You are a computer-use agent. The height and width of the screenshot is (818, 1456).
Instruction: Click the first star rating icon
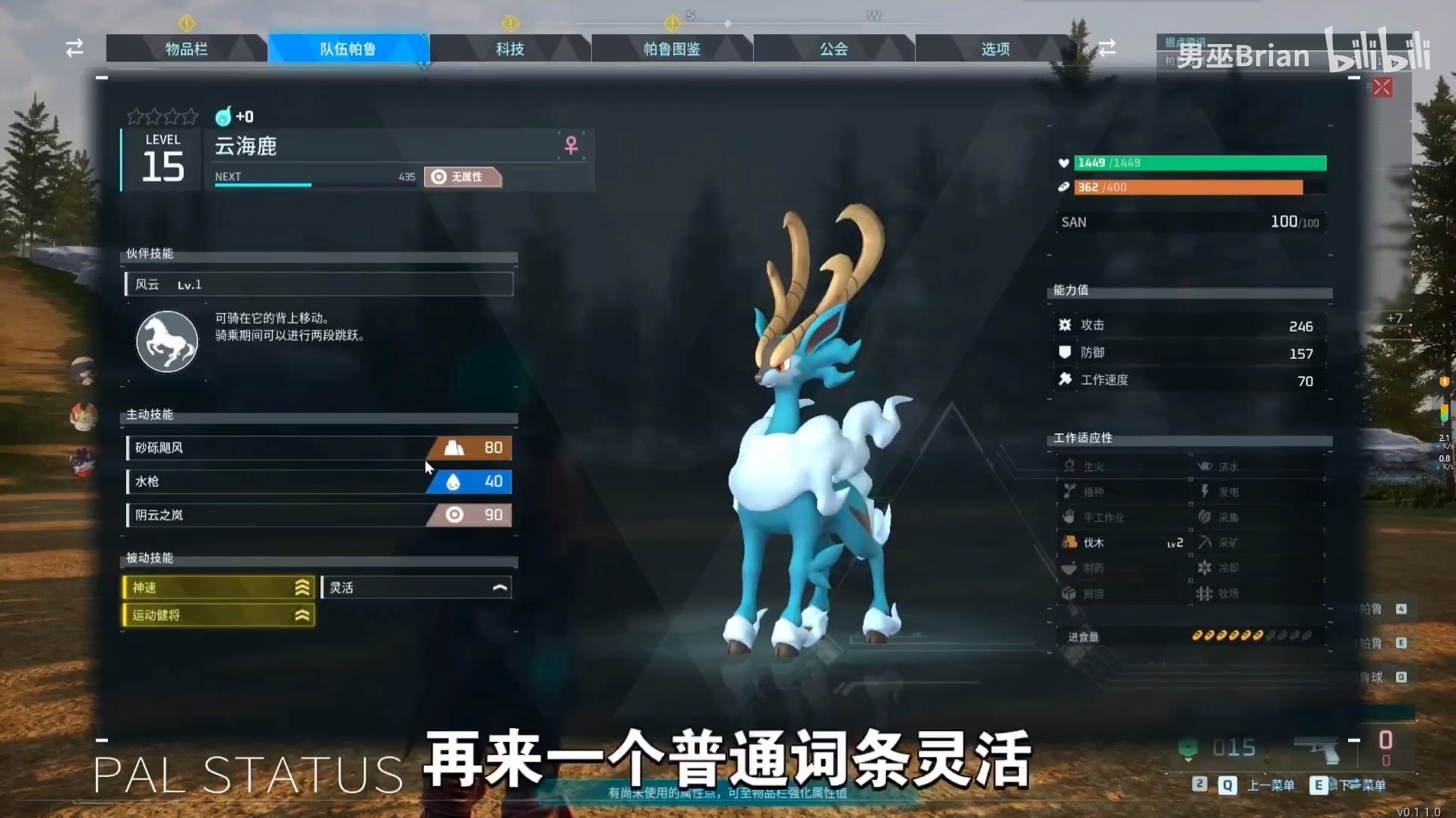click(x=135, y=116)
